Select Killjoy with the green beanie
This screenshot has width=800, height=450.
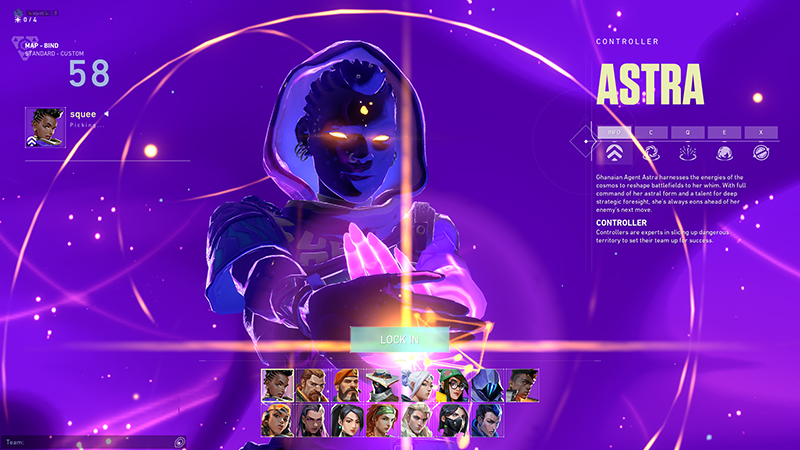click(452, 384)
